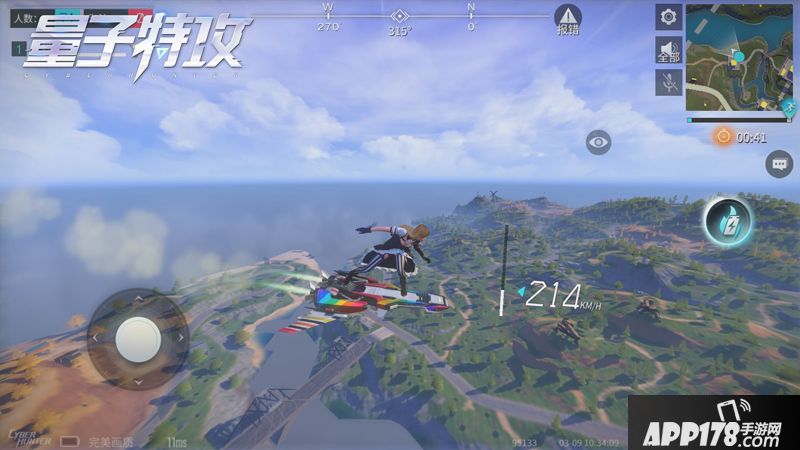Activate the glowing energy boost skill
This screenshot has width=800, height=450.
coord(727,221)
